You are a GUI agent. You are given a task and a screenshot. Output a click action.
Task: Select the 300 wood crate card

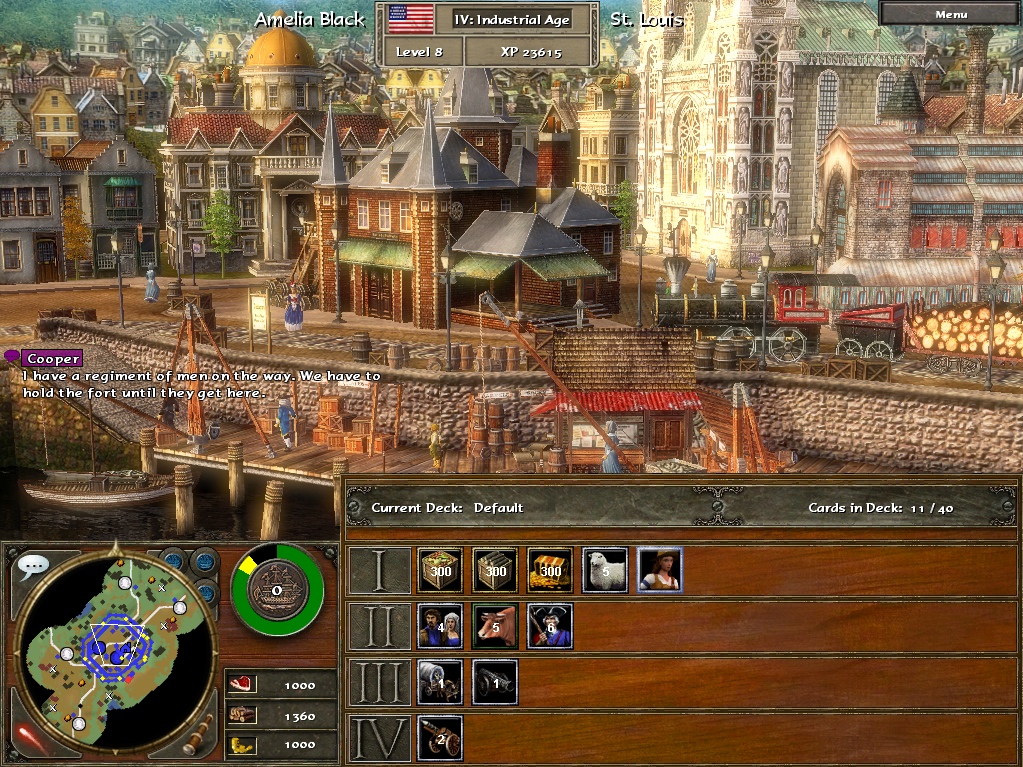point(495,570)
